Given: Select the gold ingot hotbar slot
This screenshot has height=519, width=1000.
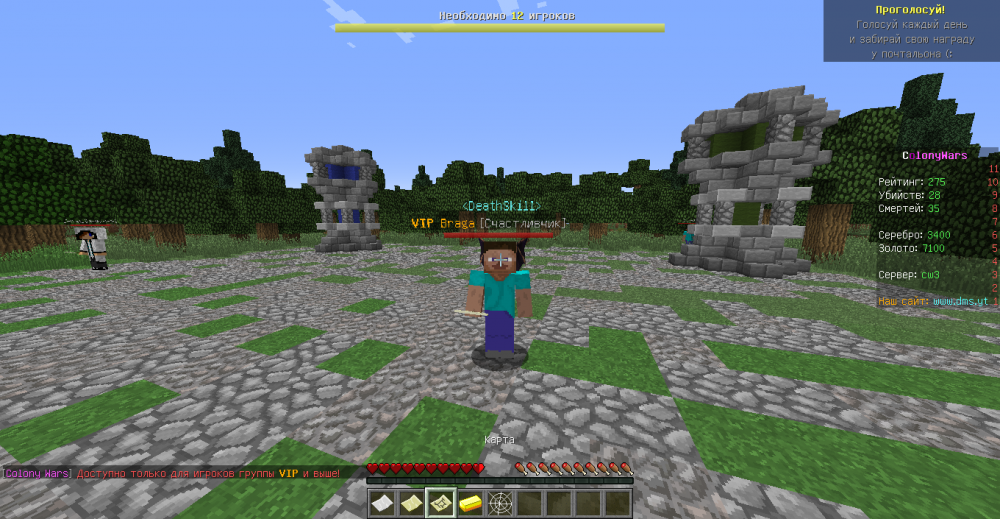Looking at the screenshot, I should 470,503.
